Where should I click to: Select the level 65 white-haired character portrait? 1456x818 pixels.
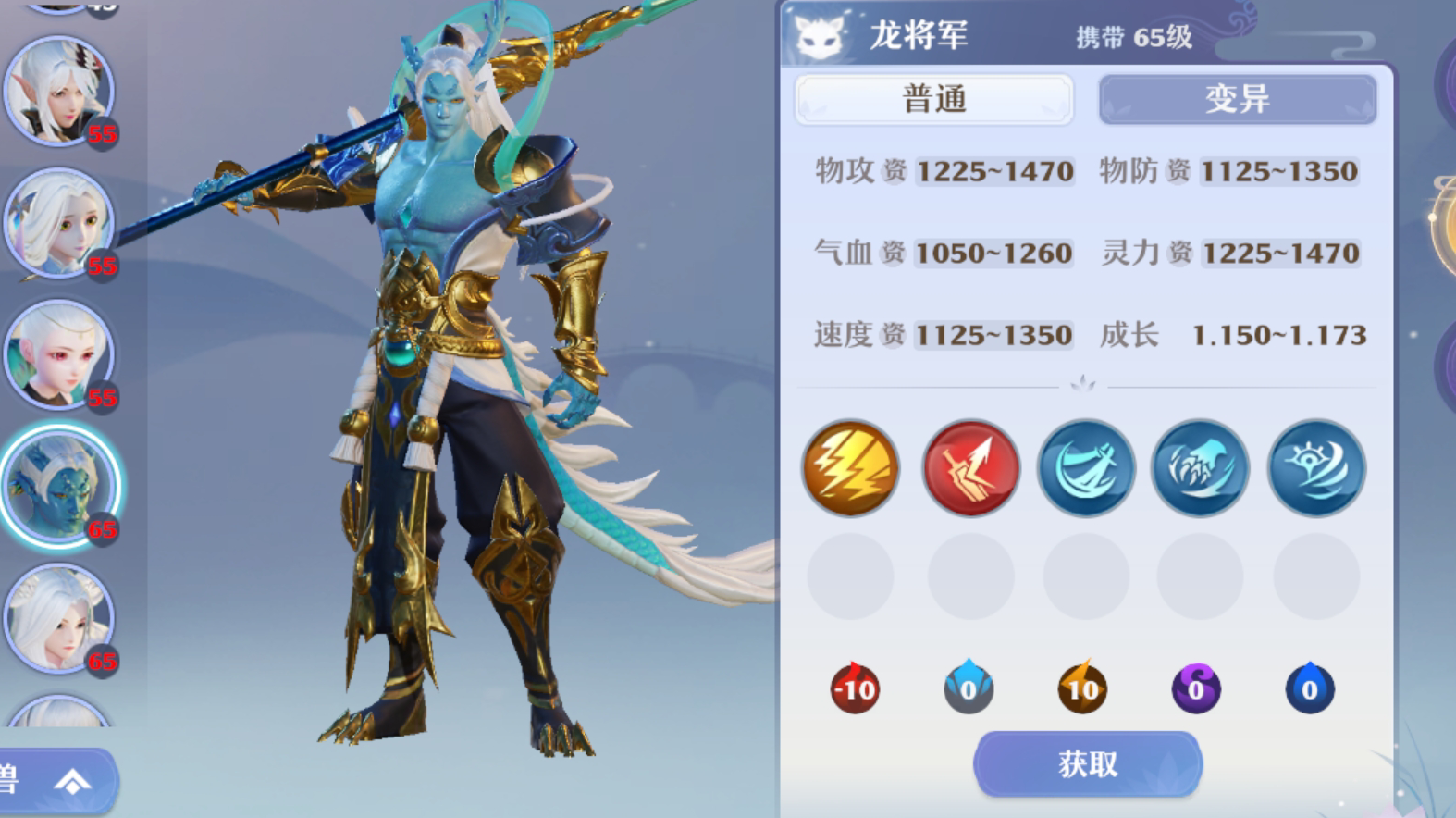coord(60,618)
